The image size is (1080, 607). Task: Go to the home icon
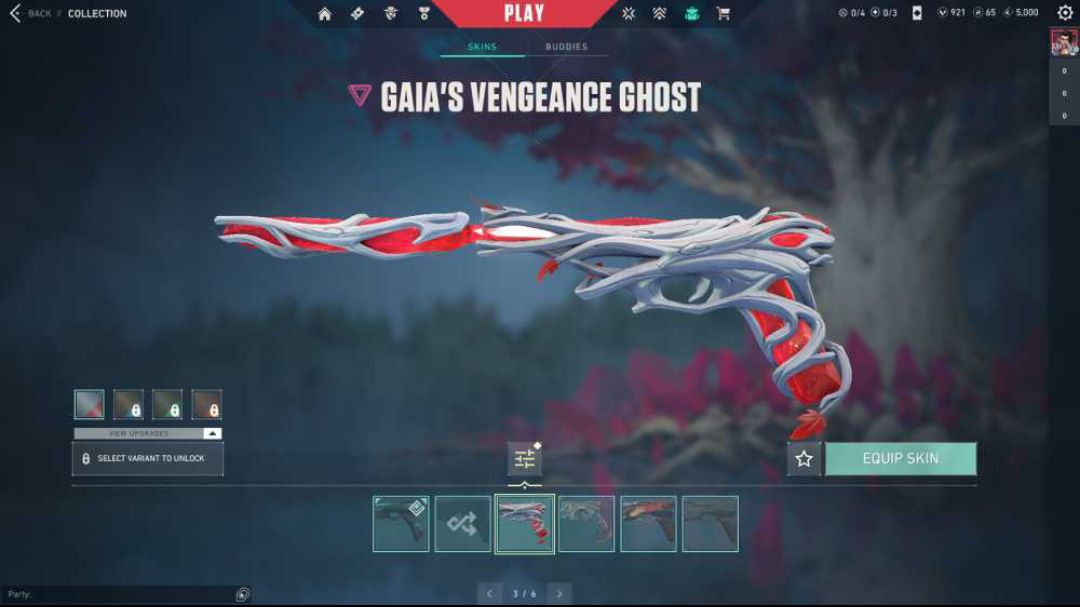tap(324, 14)
